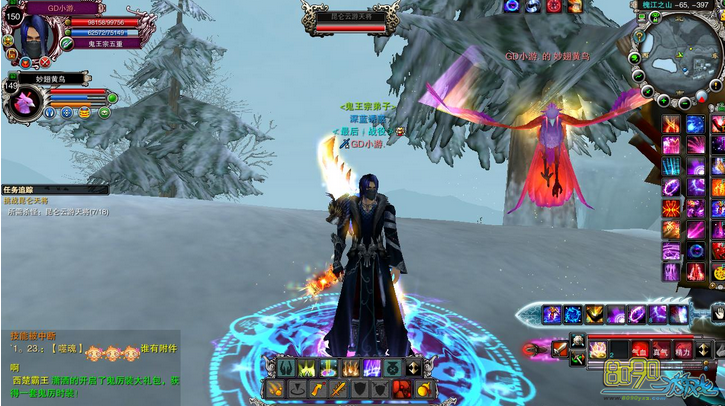Click the 真气 button

(661, 350)
